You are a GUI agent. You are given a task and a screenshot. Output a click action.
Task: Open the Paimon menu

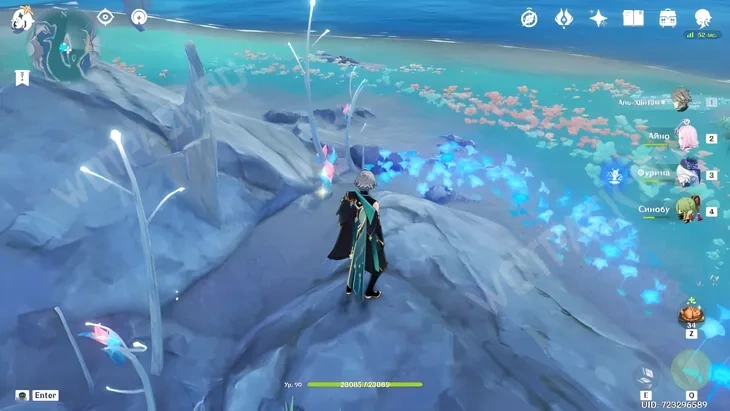point(22,18)
